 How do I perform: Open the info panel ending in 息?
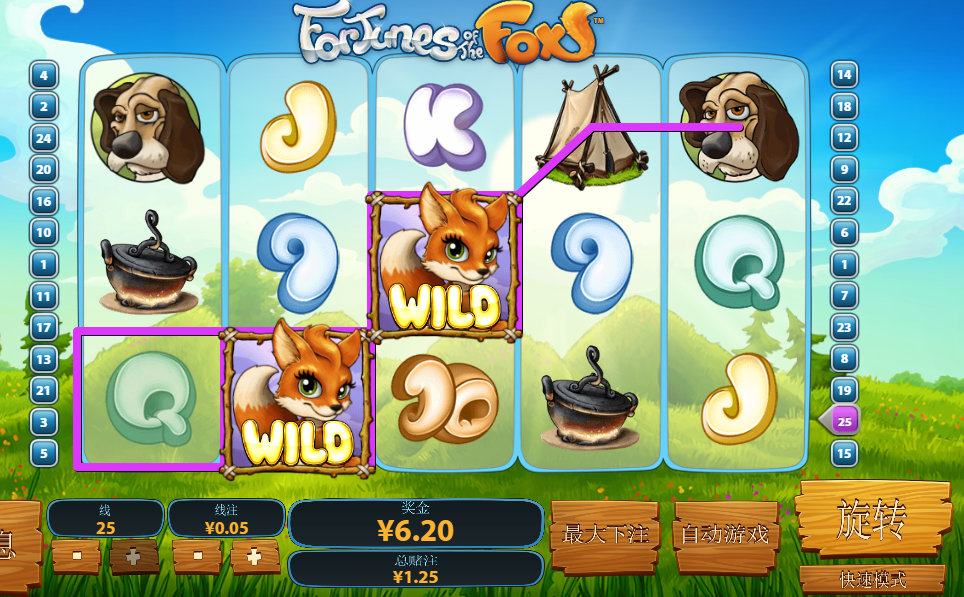point(10,545)
